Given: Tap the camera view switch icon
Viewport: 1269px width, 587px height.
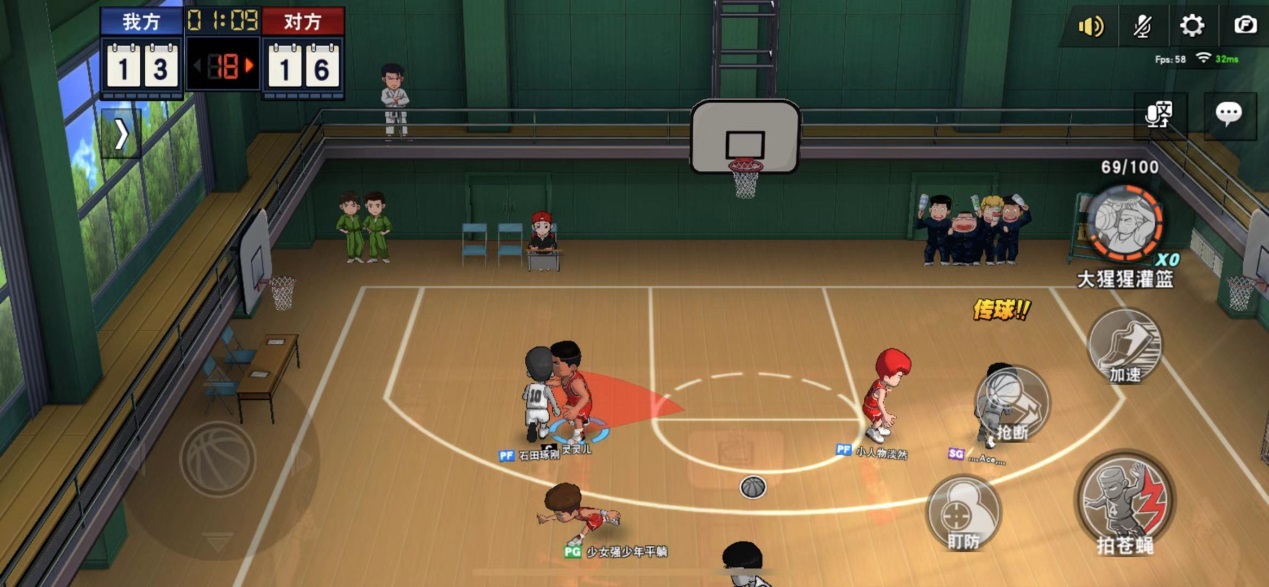Looking at the screenshot, I should (x=1244, y=26).
